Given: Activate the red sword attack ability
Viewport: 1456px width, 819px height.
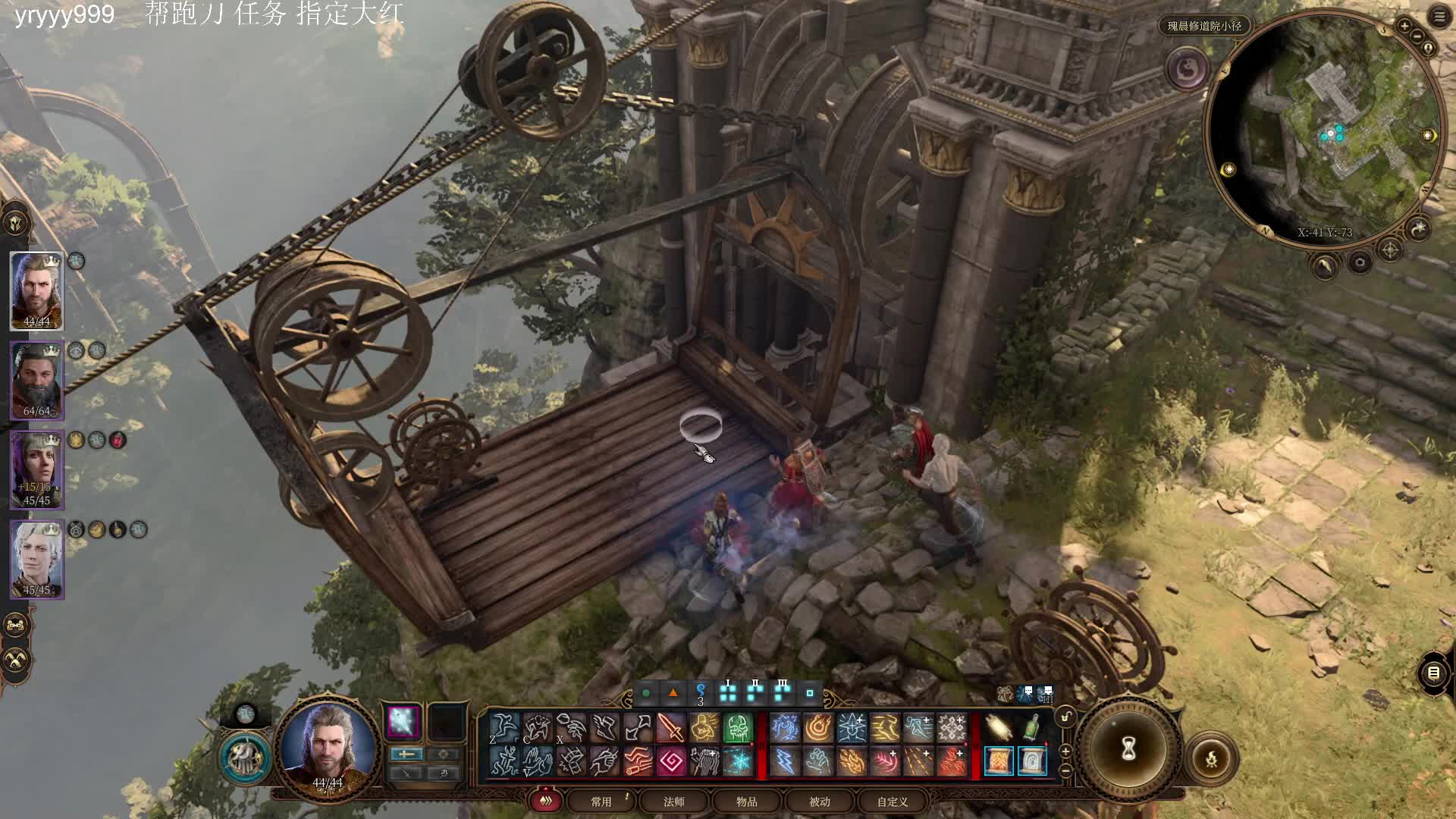Looking at the screenshot, I should coord(671,728).
